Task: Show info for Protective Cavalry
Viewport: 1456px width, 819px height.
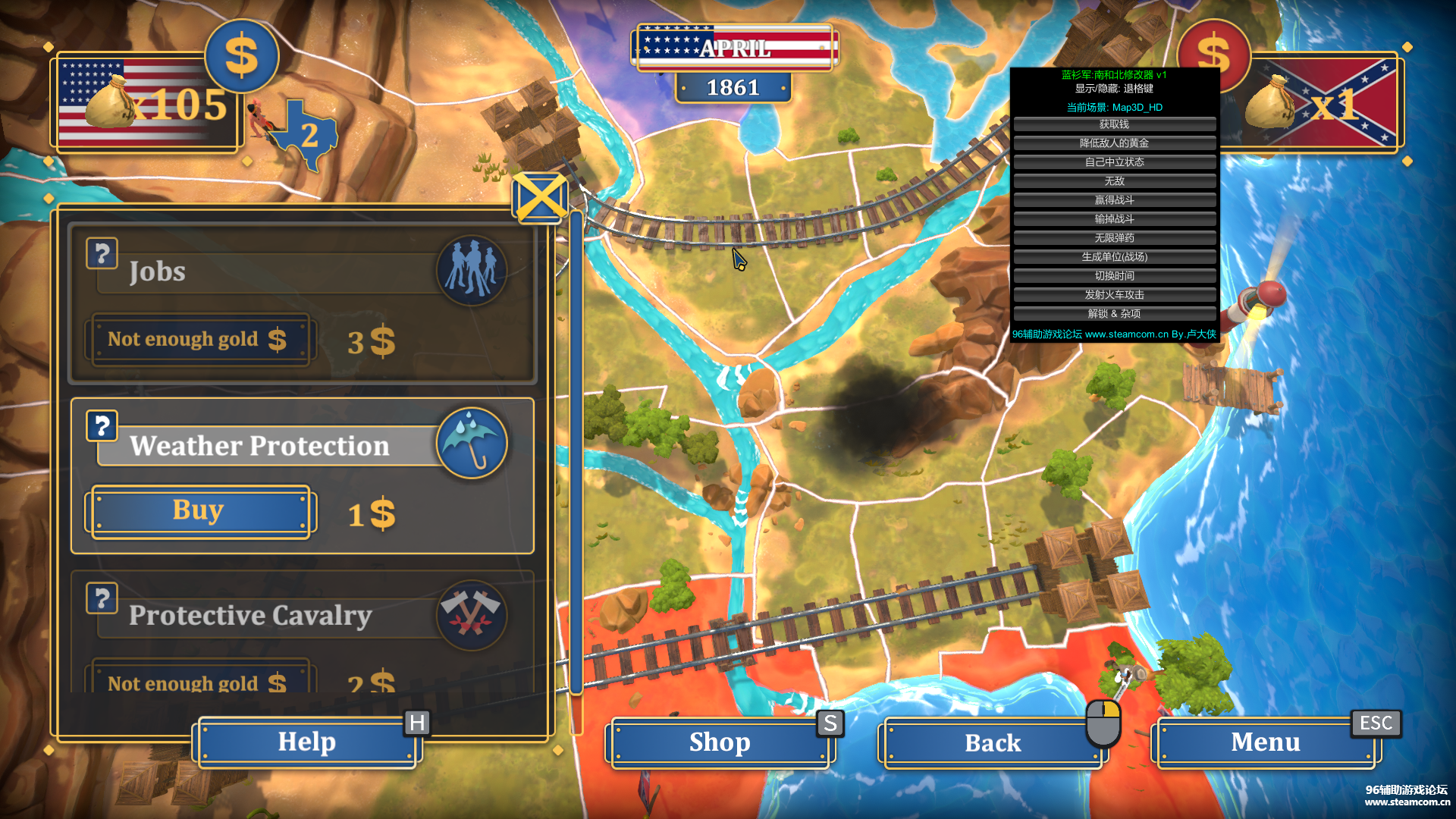Action: point(102,598)
